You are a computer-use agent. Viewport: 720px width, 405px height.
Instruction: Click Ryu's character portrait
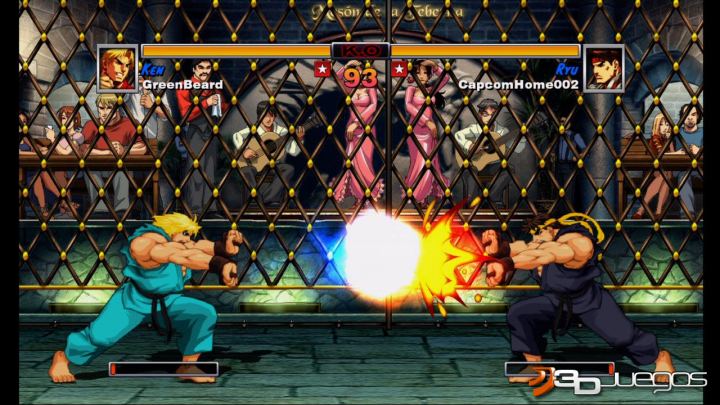pyautogui.click(x=603, y=68)
